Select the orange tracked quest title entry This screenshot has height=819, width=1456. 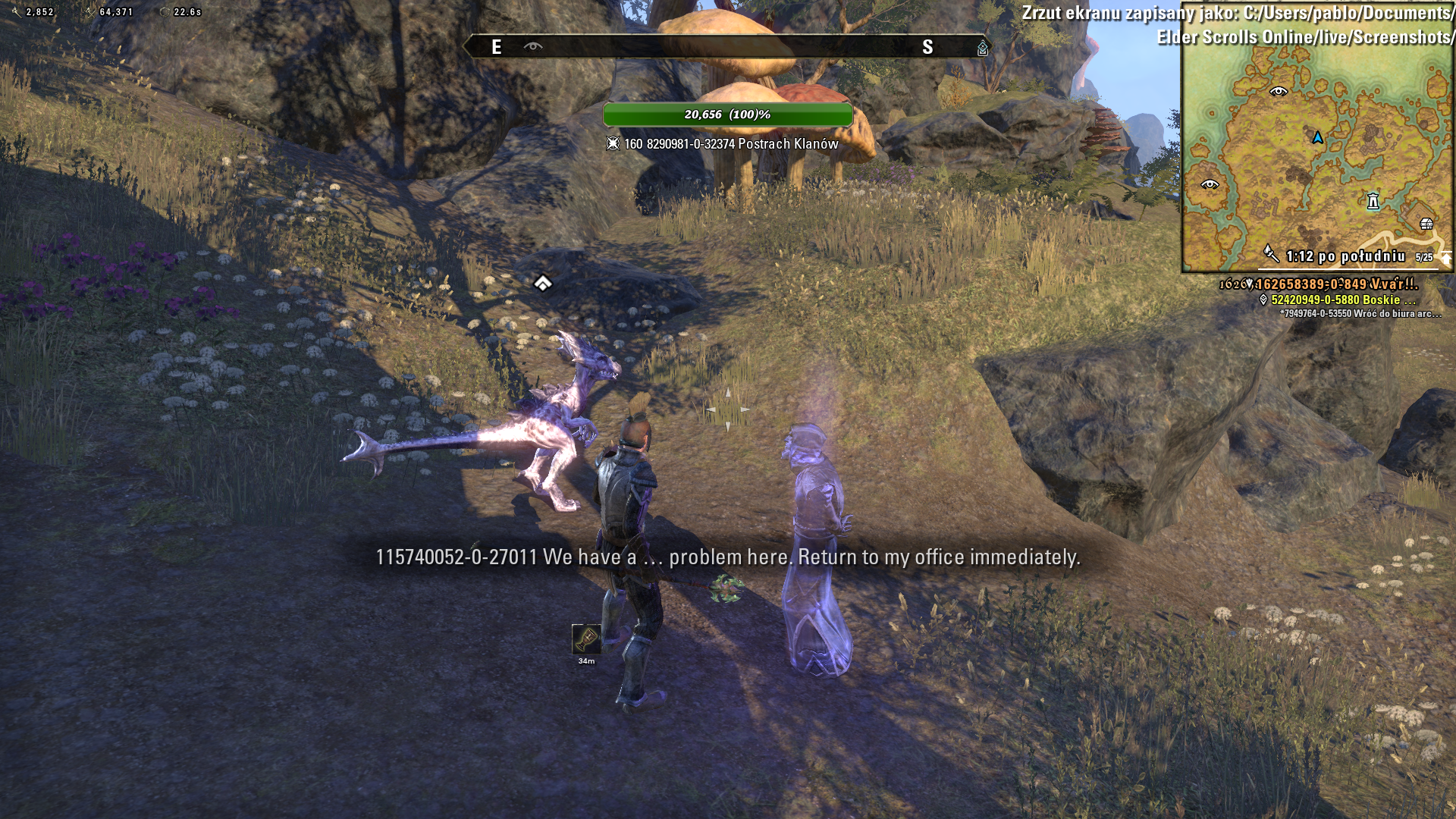pos(1335,284)
